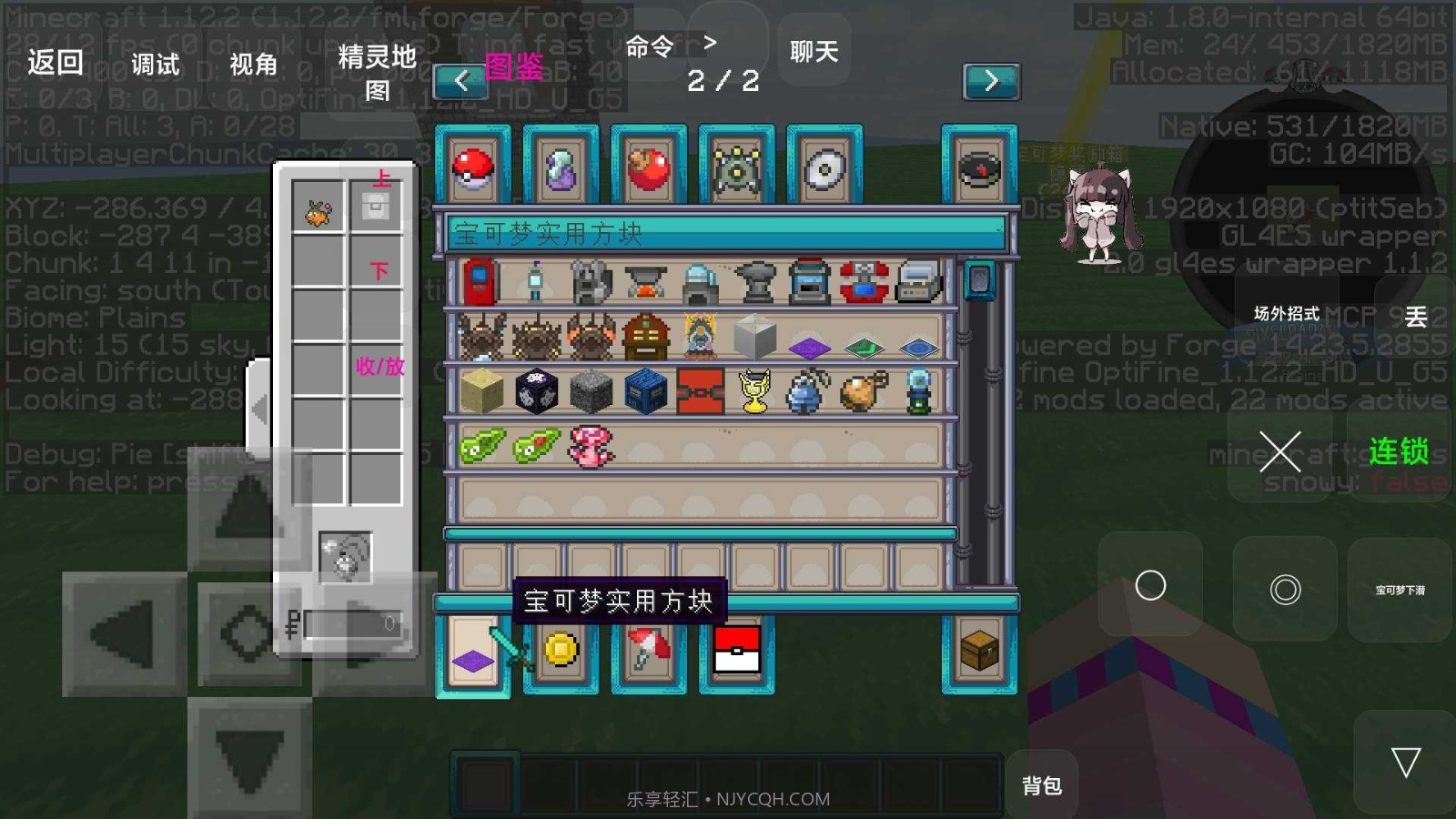
Task: Open the purple incense item tab
Action: coord(559,168)
